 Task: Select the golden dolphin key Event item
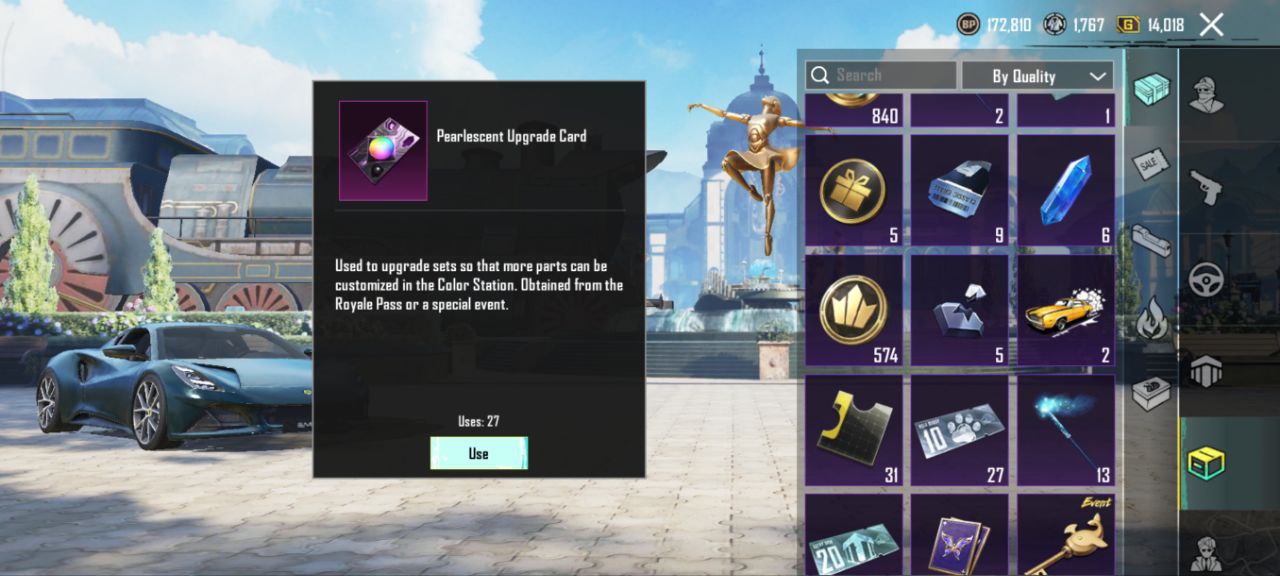pyautogui.click(x=1065, y=535)
